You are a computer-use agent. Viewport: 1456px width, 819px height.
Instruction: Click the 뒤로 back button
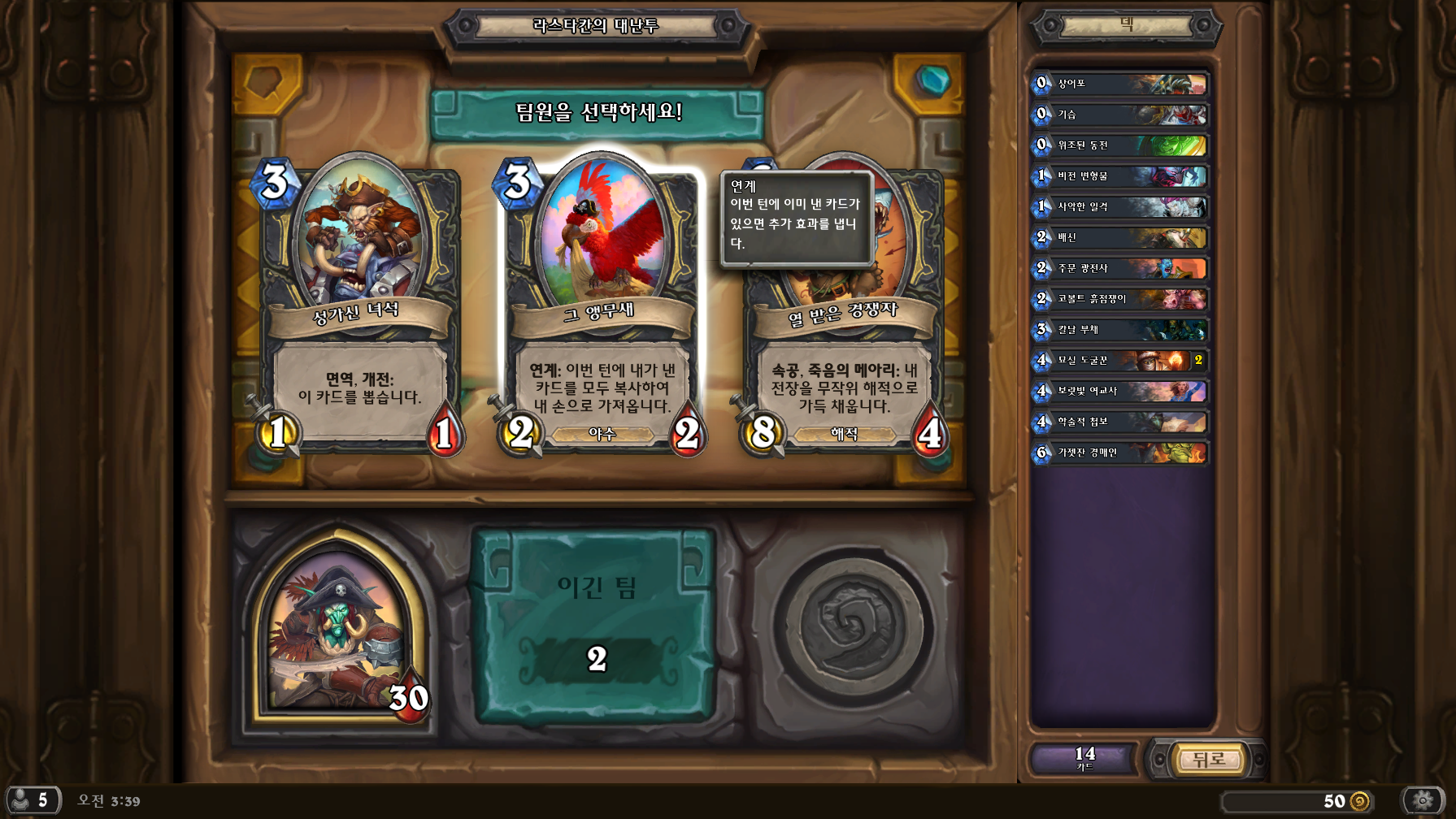click(1208, 760)
